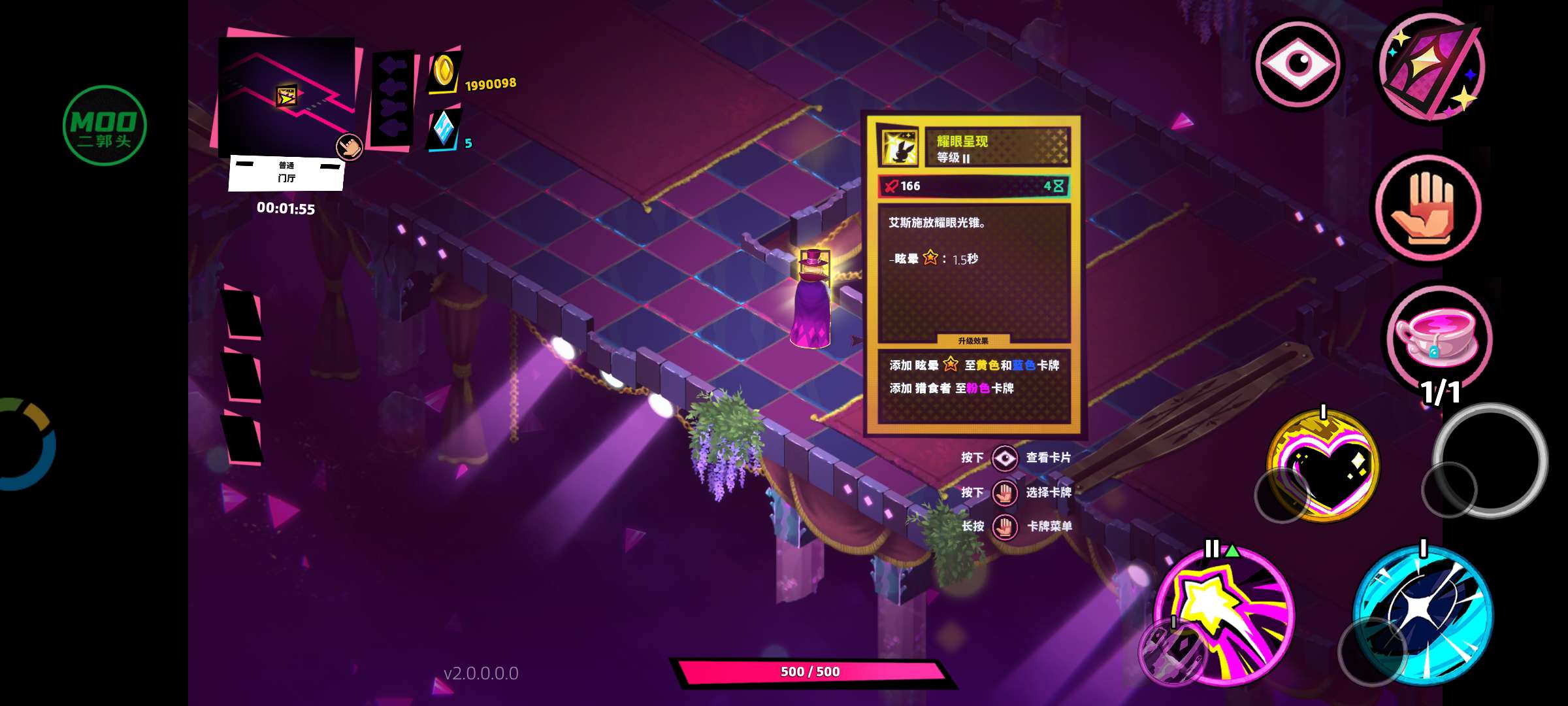Viewport: 1568px width, 706px height.
Task: Expand the minimap in the top left
Action: (287, 98)
